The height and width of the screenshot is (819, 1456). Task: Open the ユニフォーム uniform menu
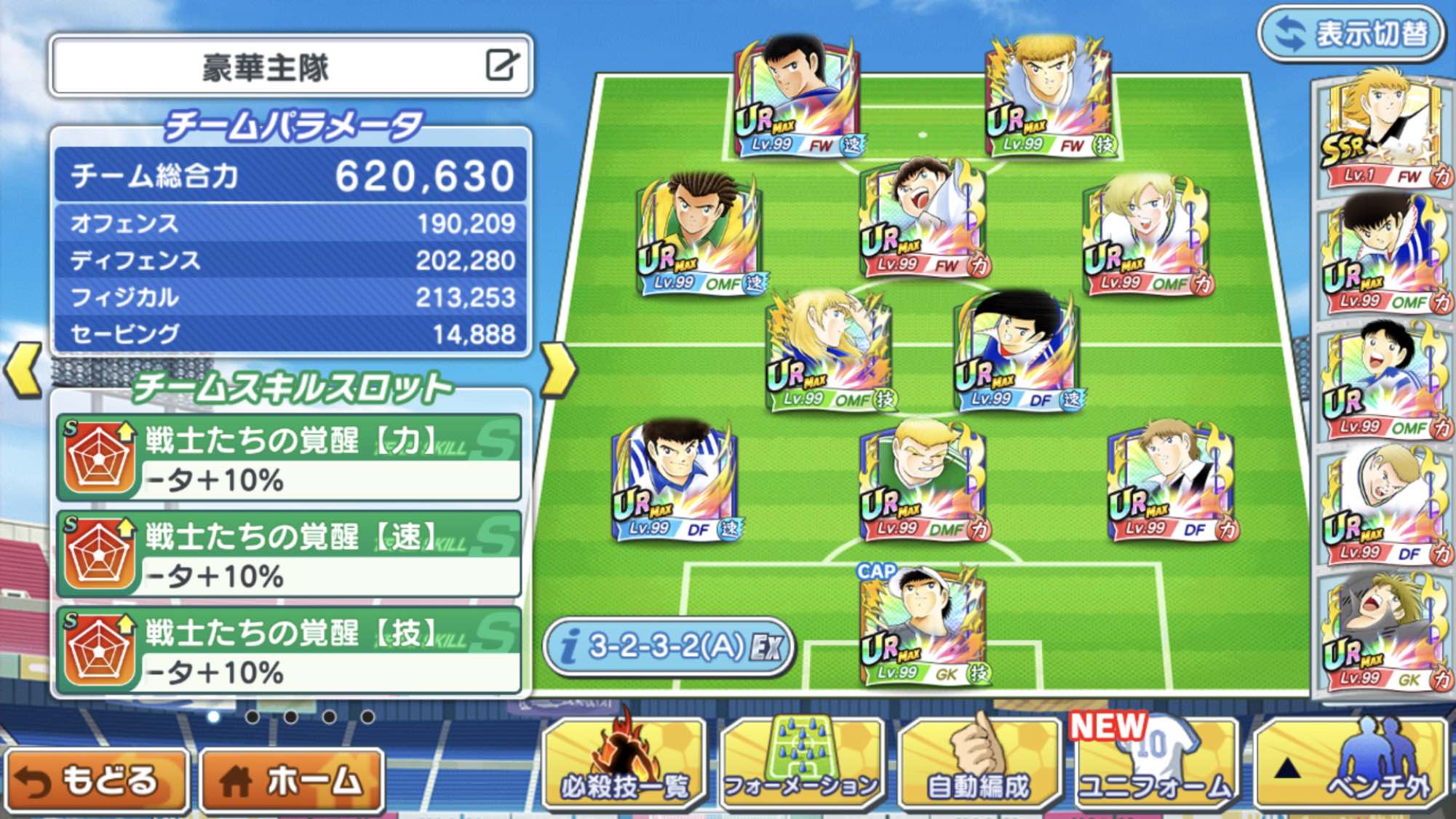coord(1155,764)
